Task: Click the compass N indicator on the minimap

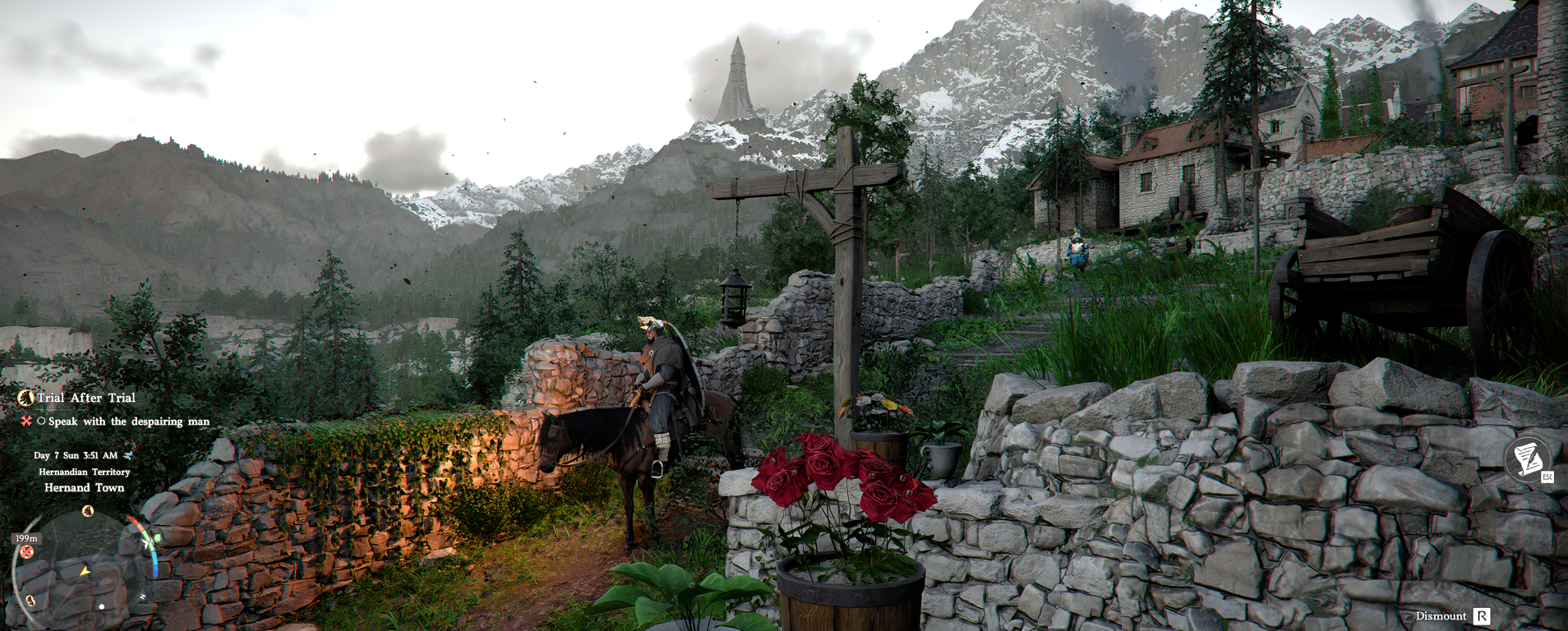Action: [x=142, y=596]
